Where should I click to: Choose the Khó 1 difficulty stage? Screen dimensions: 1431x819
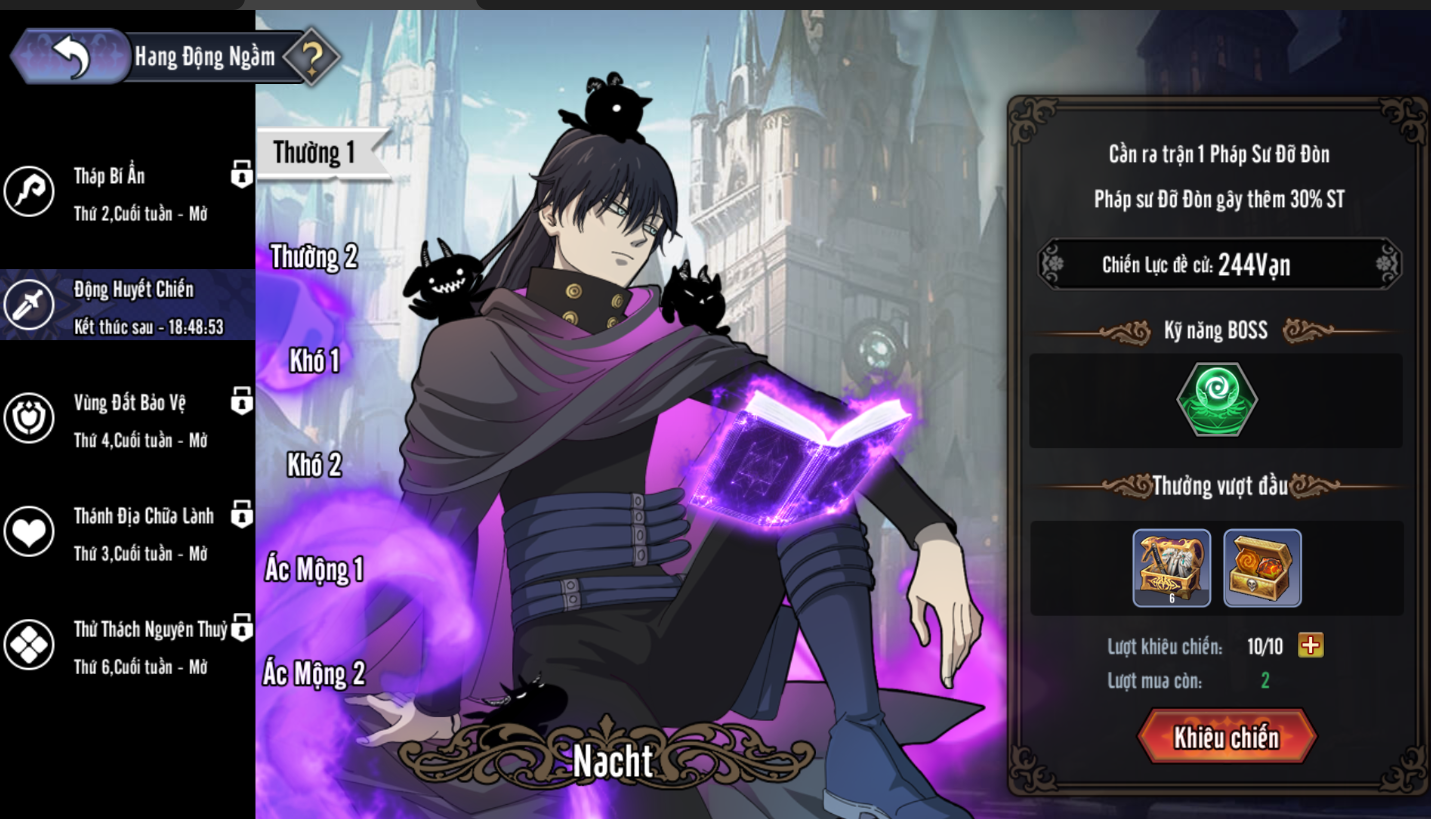[x=314, y=361]
